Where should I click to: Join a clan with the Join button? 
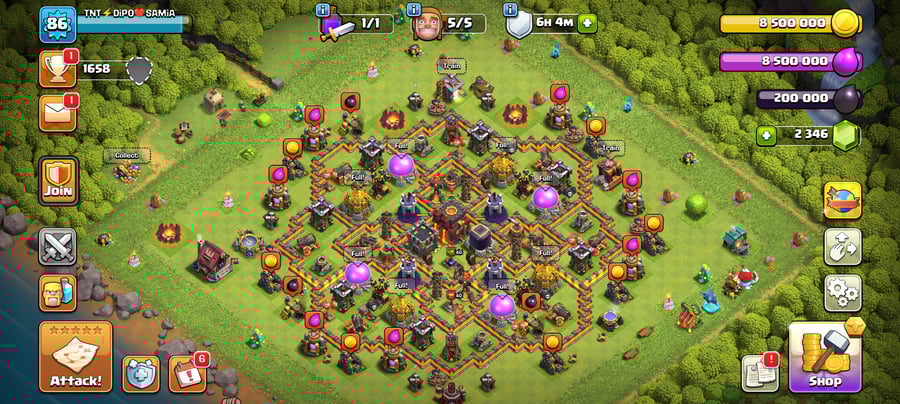(57, 181)
